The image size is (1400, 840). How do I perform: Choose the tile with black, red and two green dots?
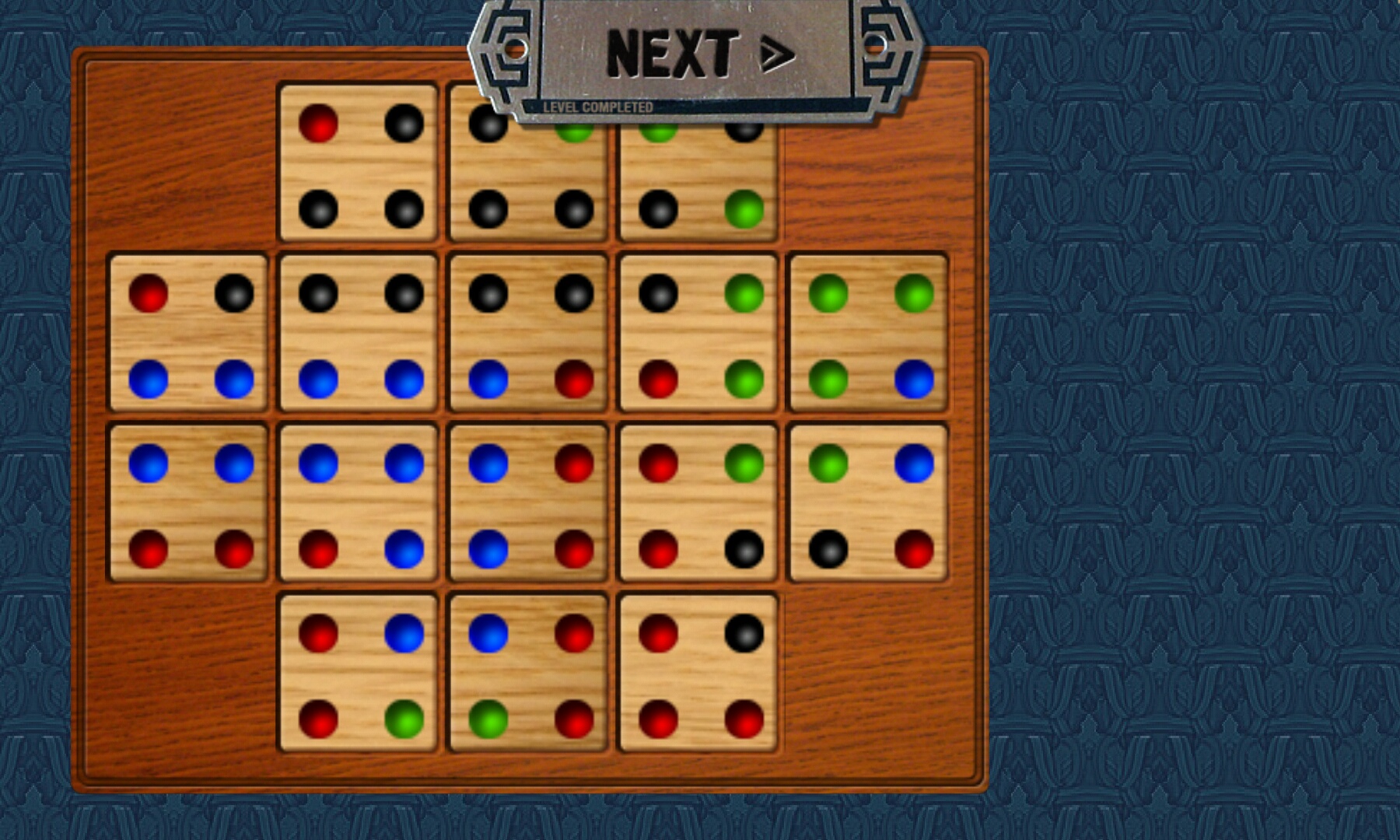(698, 334)
